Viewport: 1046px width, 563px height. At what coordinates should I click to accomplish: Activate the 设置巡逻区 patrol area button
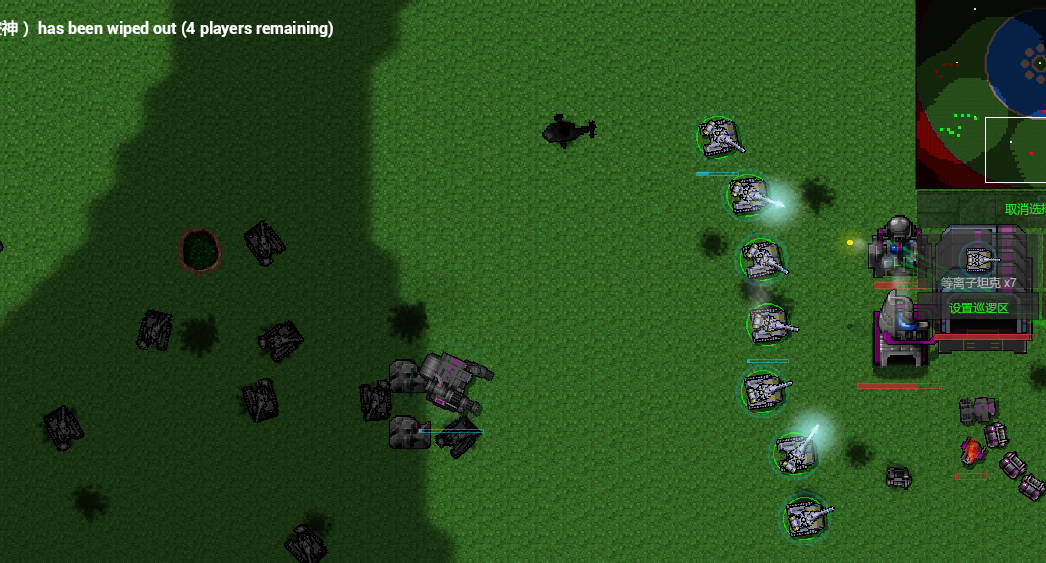979,308
